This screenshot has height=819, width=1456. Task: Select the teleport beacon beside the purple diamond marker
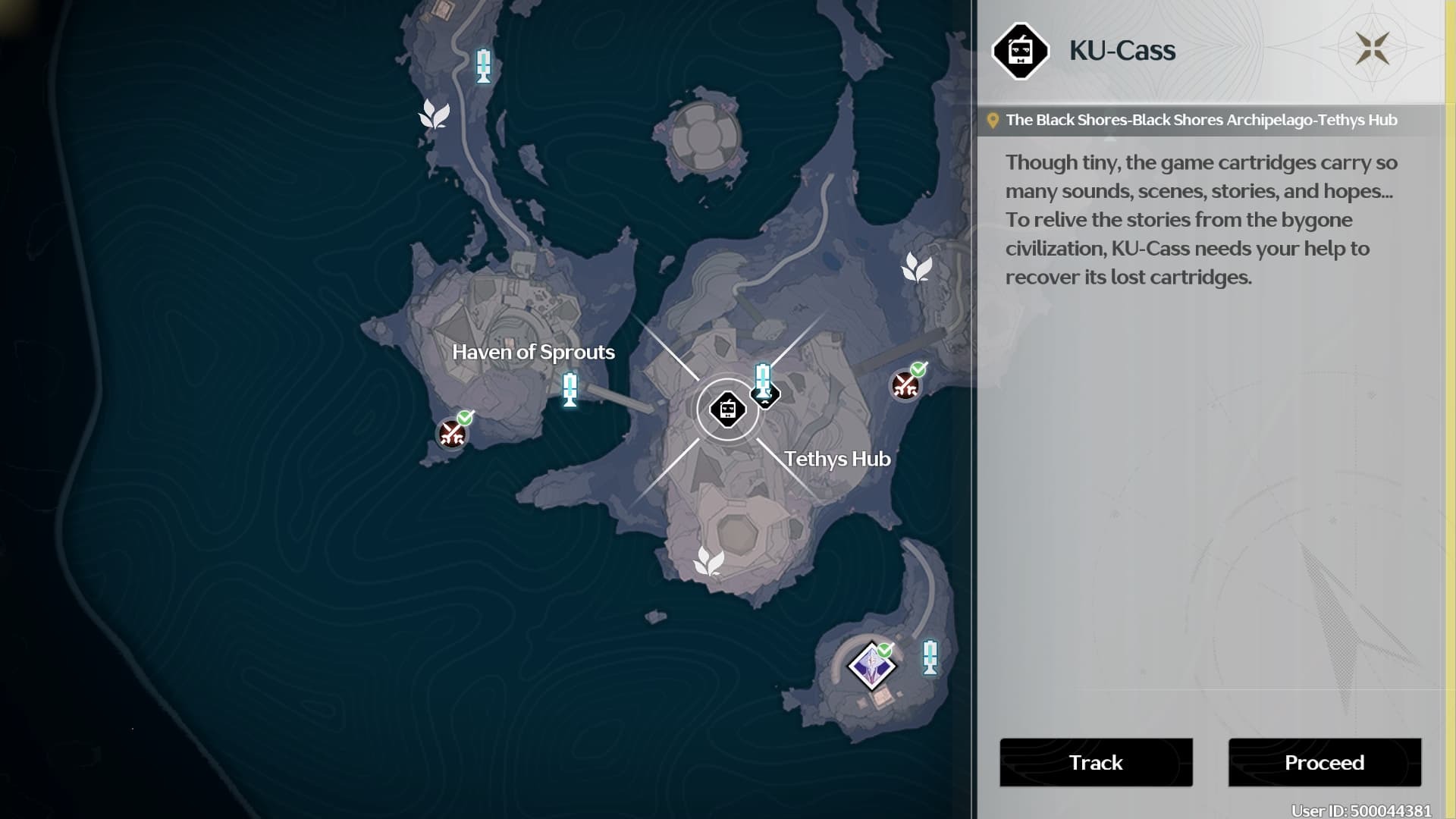(x=930, y=657)
